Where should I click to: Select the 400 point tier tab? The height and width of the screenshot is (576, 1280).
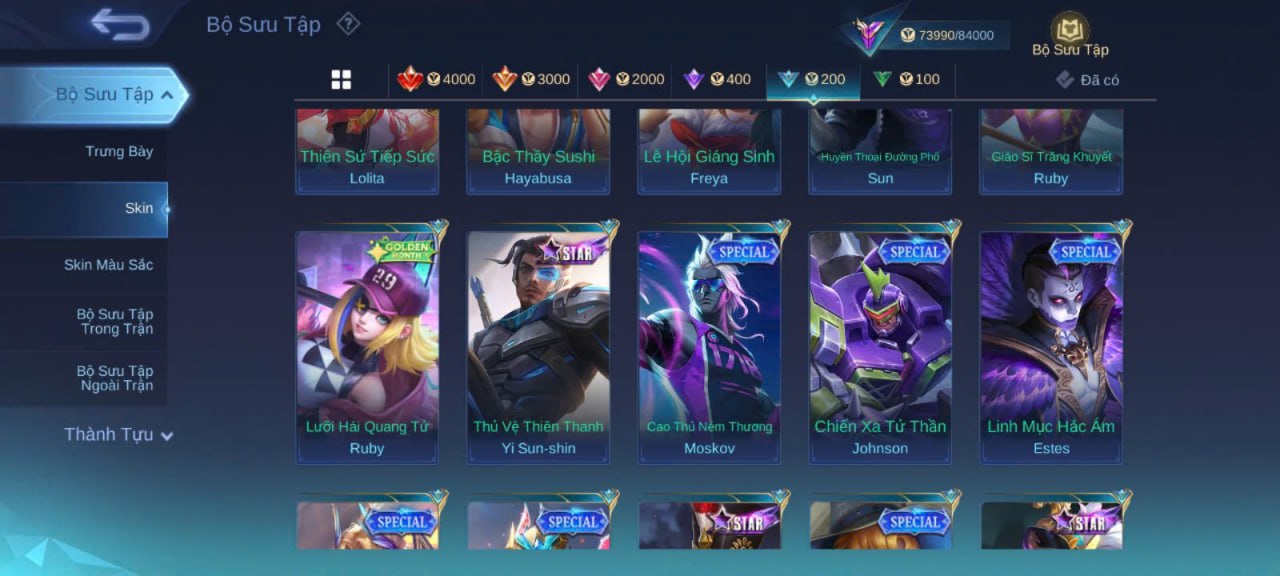coord(716,80)
